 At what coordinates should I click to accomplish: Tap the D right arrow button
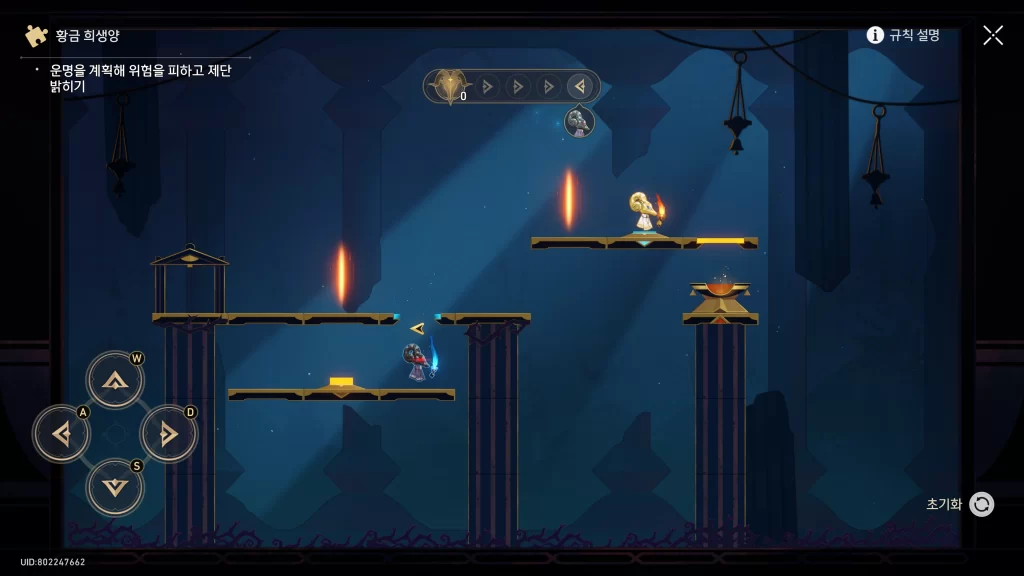(168, 434)
